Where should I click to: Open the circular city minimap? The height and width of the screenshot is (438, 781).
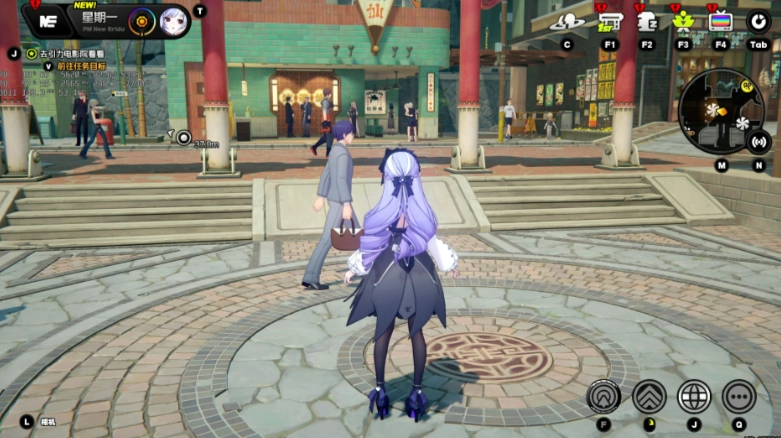(x=721, y=111)
